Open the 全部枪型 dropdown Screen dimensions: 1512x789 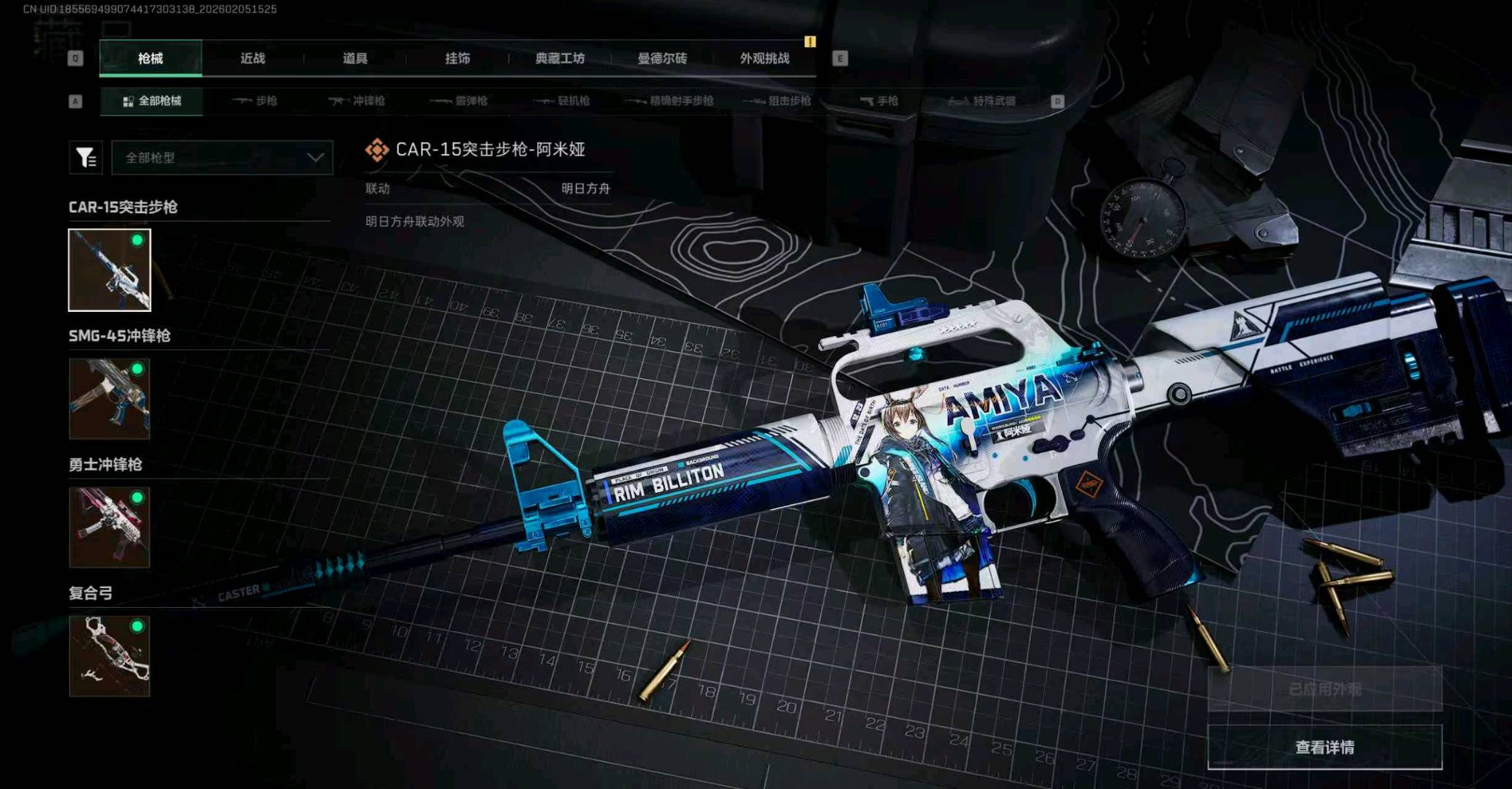click(222, 158)
